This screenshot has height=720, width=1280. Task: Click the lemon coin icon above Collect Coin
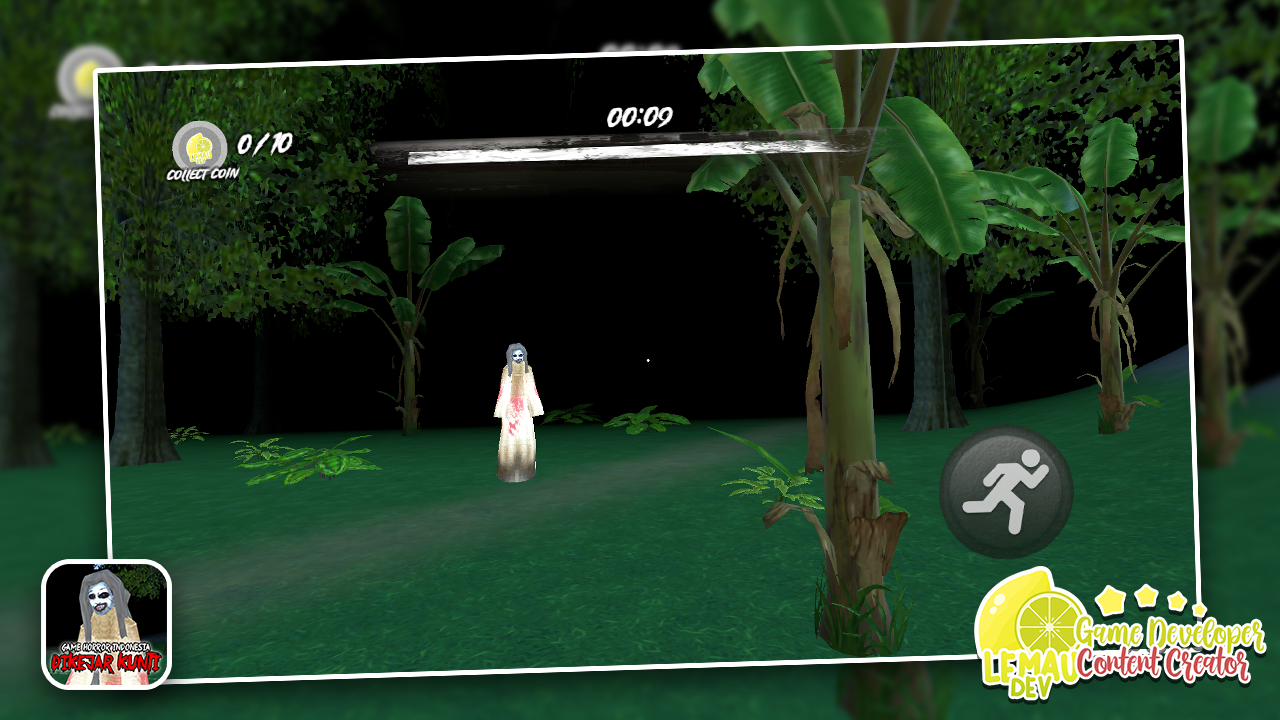203,146
